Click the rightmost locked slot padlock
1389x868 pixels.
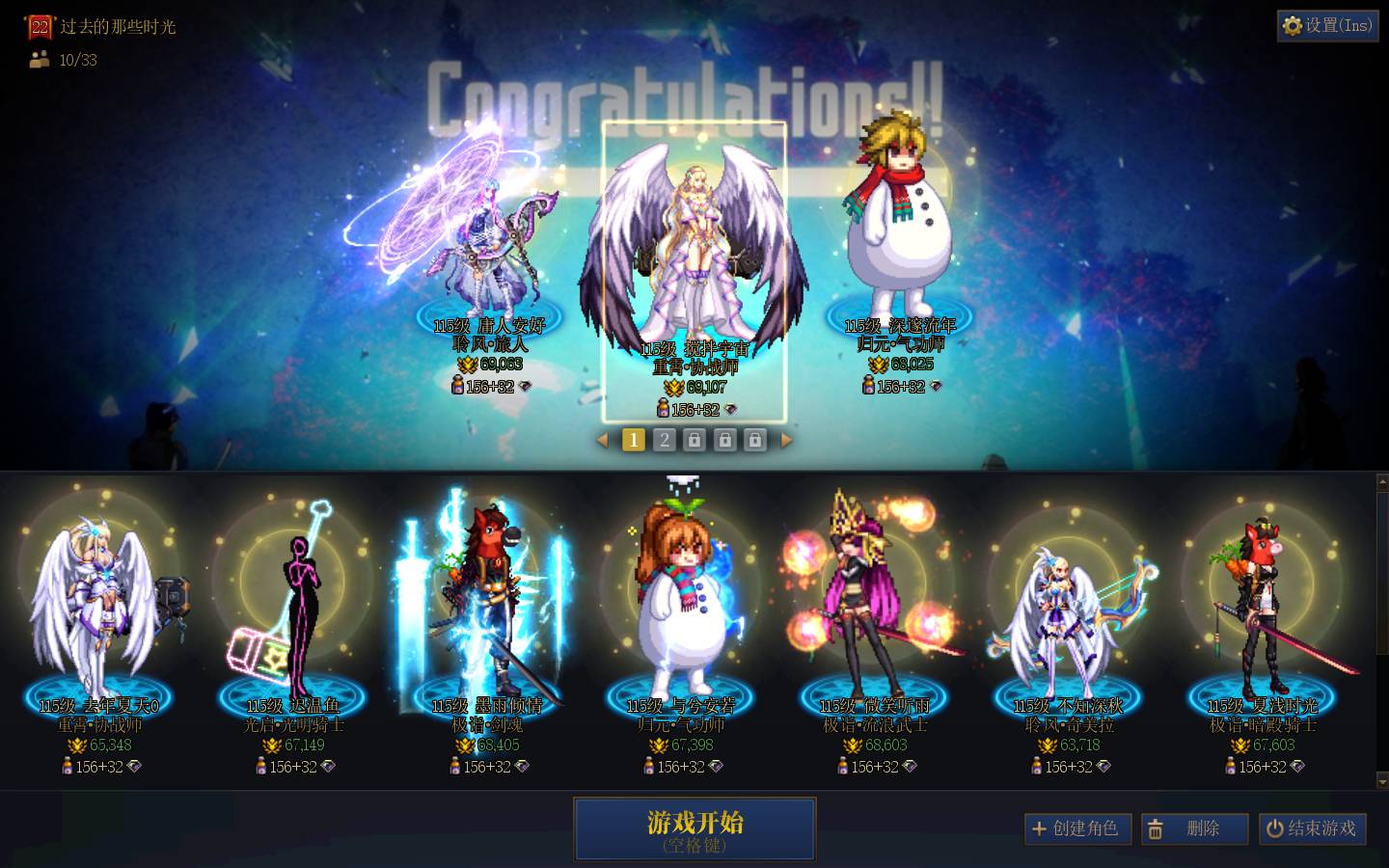[x=755, y=440]
